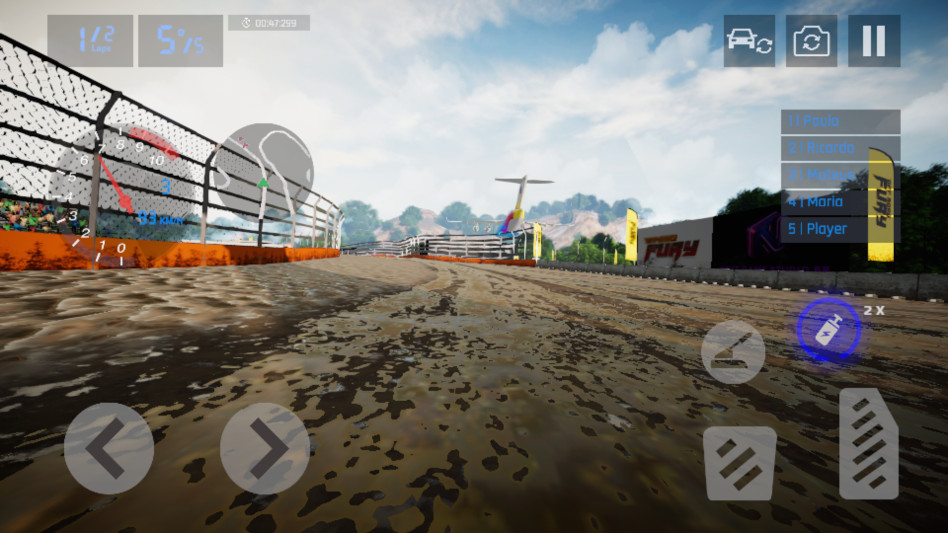
Task: Select Maria in the leaderboard
Action: coord(840,202)
